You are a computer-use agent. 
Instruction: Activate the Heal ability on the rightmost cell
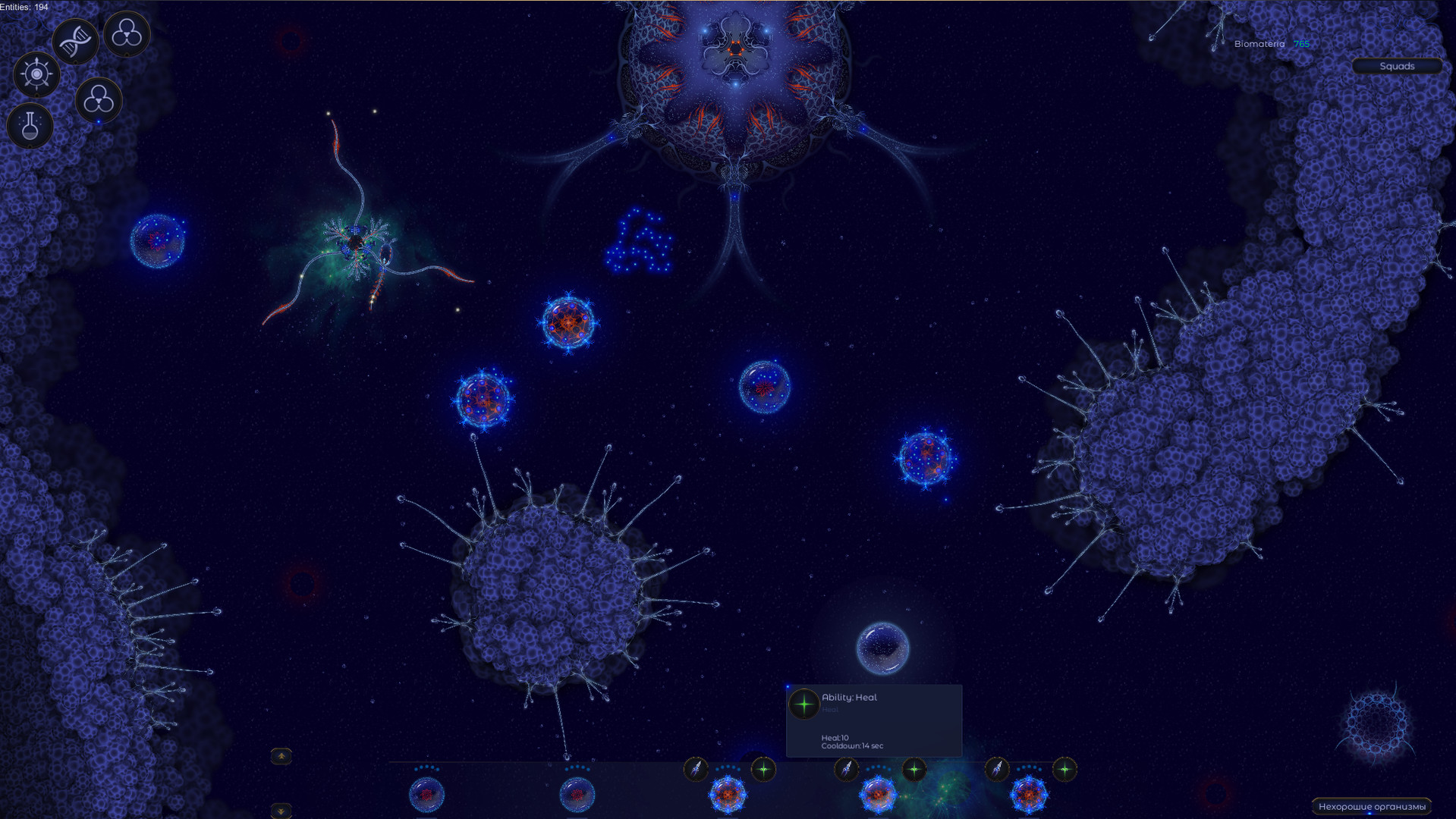(x=1064, y=770)
